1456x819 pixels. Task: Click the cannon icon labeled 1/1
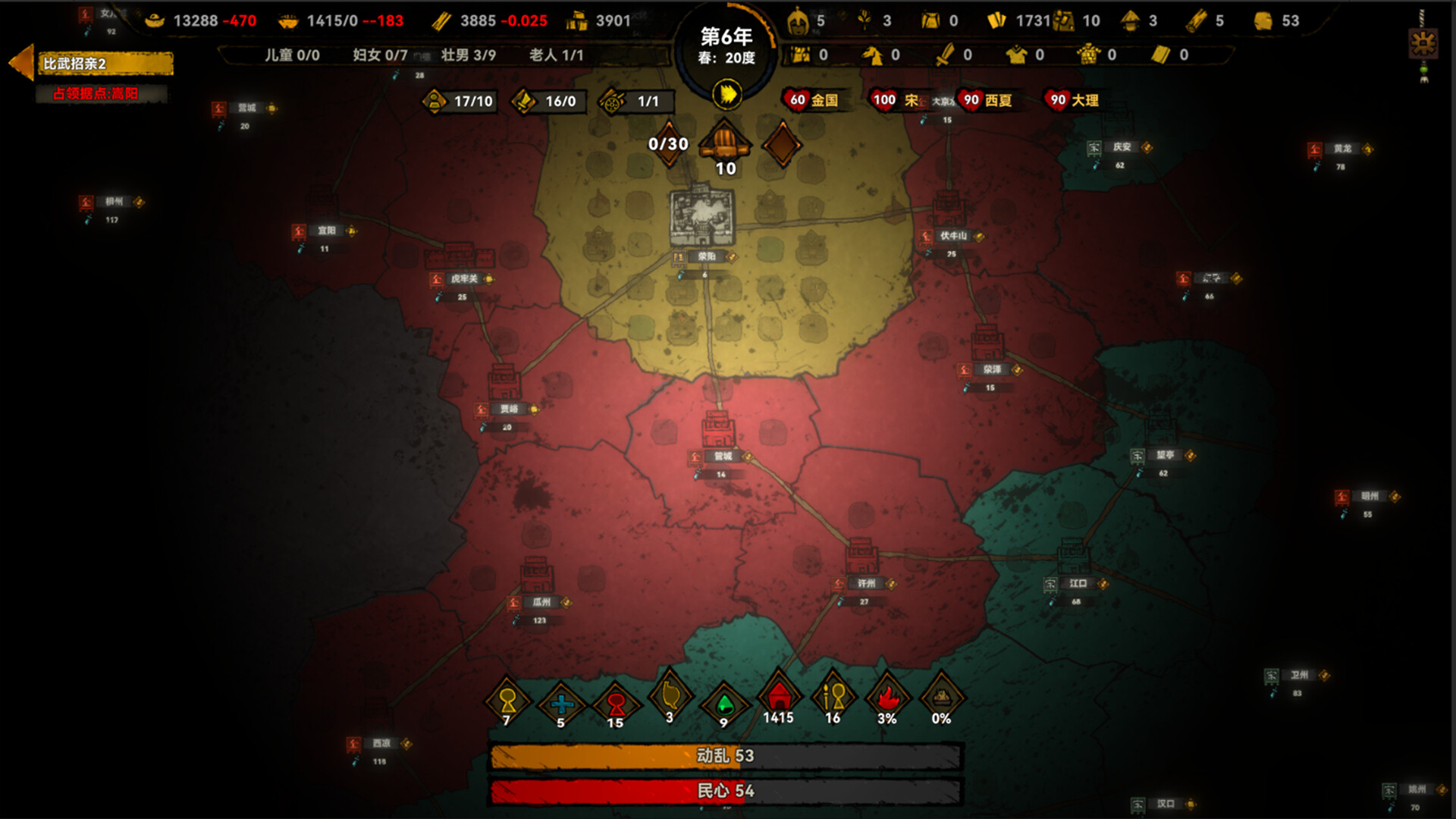click(x=611, y=102)
